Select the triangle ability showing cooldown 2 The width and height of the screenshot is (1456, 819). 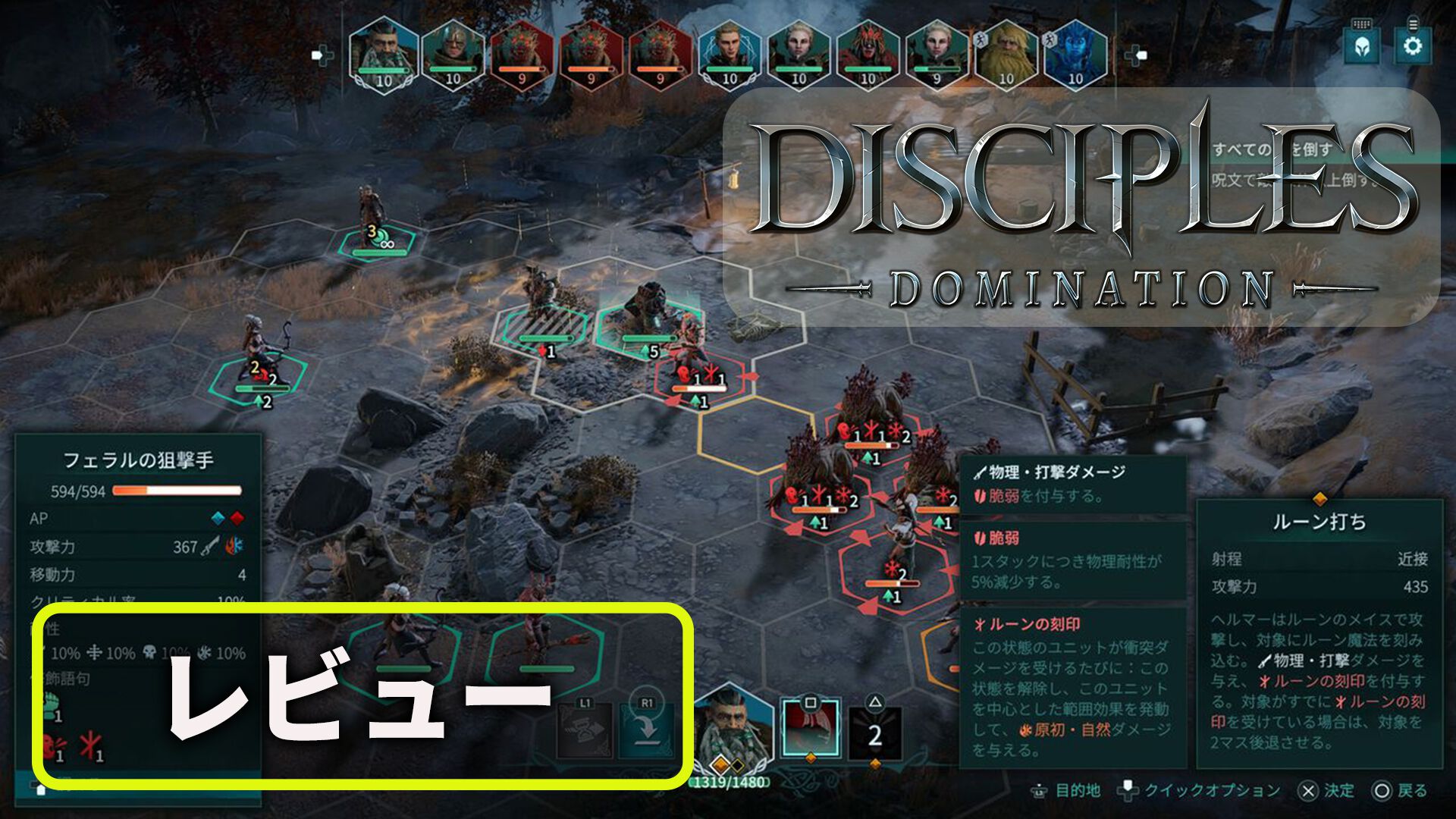[876, 732]
